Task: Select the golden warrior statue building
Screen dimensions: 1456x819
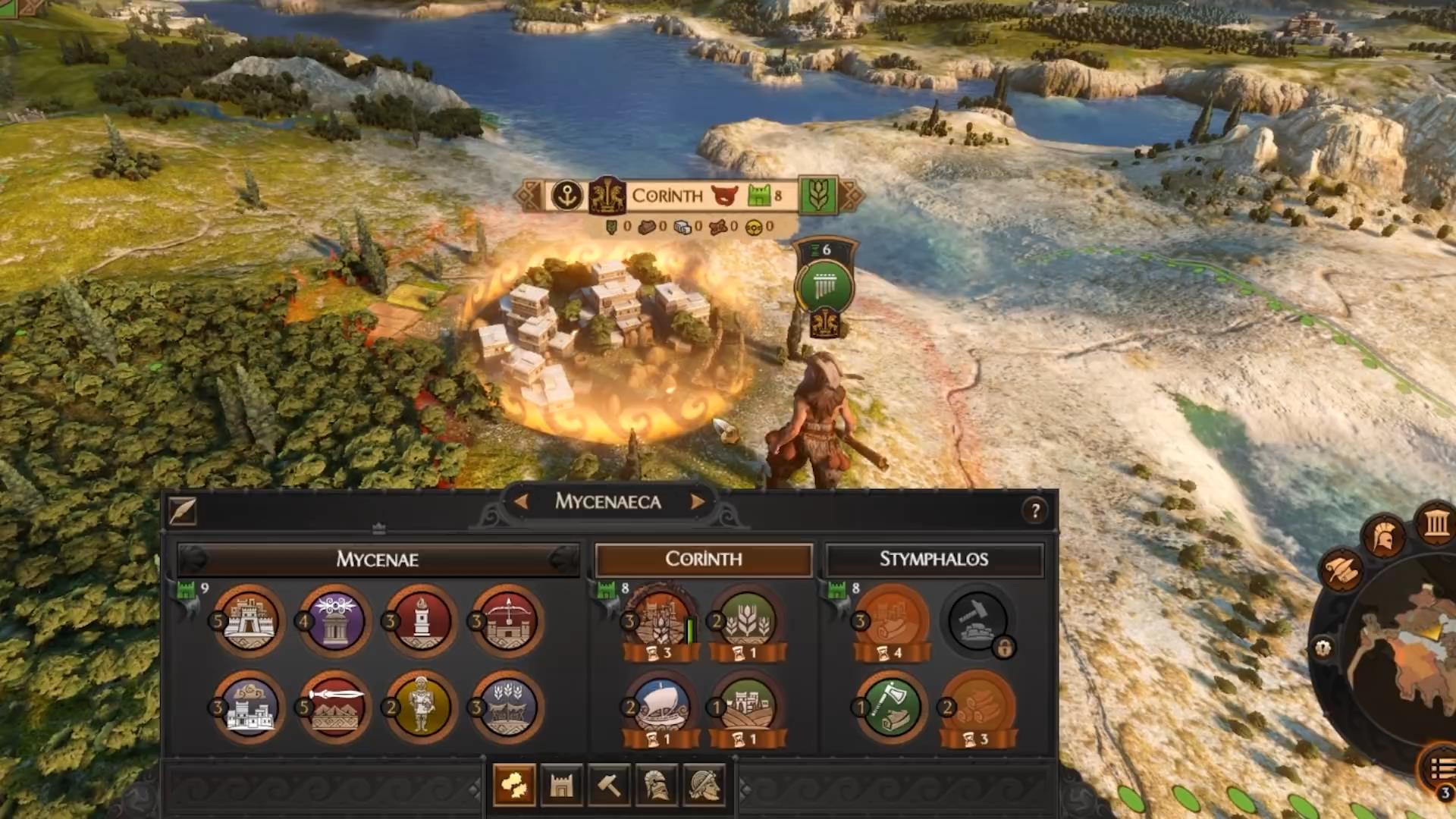Action: 421,708
